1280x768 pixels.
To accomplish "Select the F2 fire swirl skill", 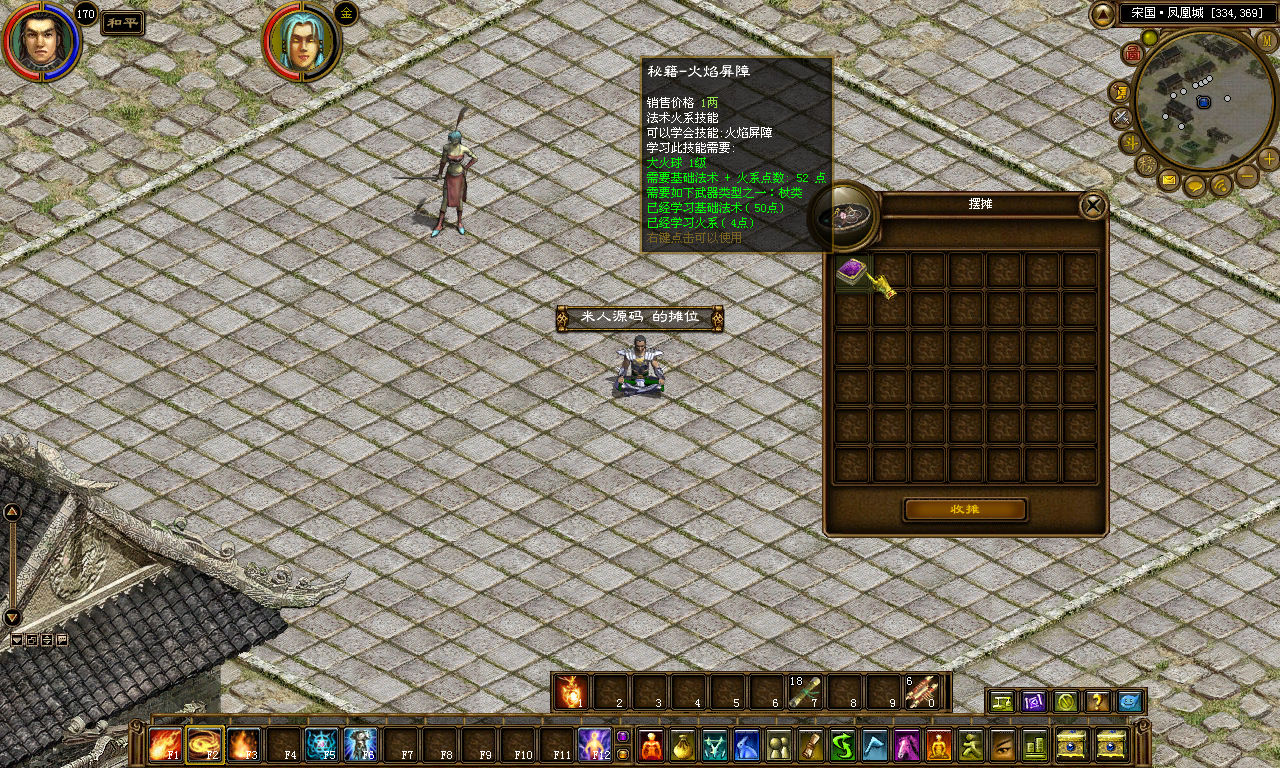I will [204, 745].
